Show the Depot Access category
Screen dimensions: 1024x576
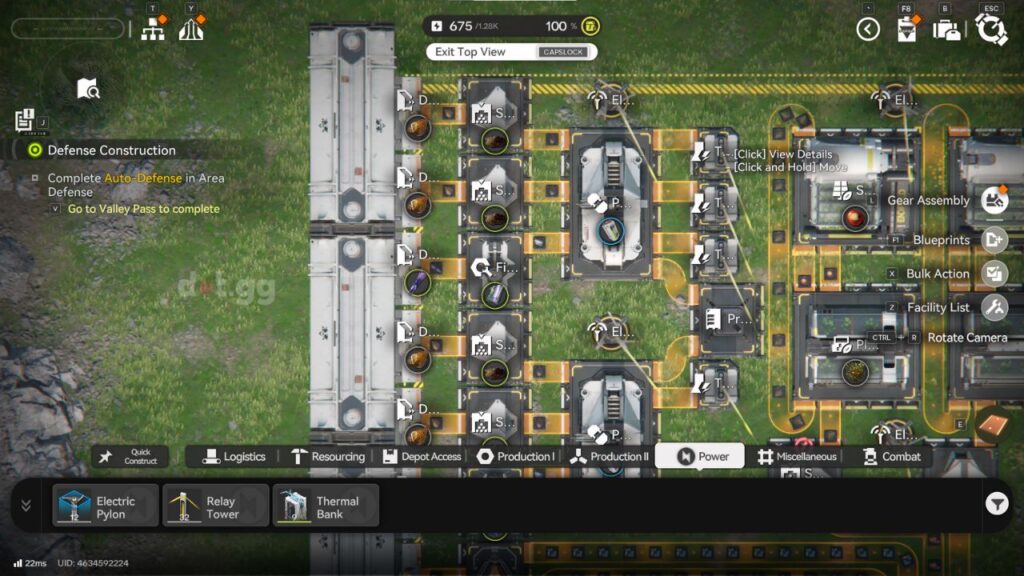(422, 457)
